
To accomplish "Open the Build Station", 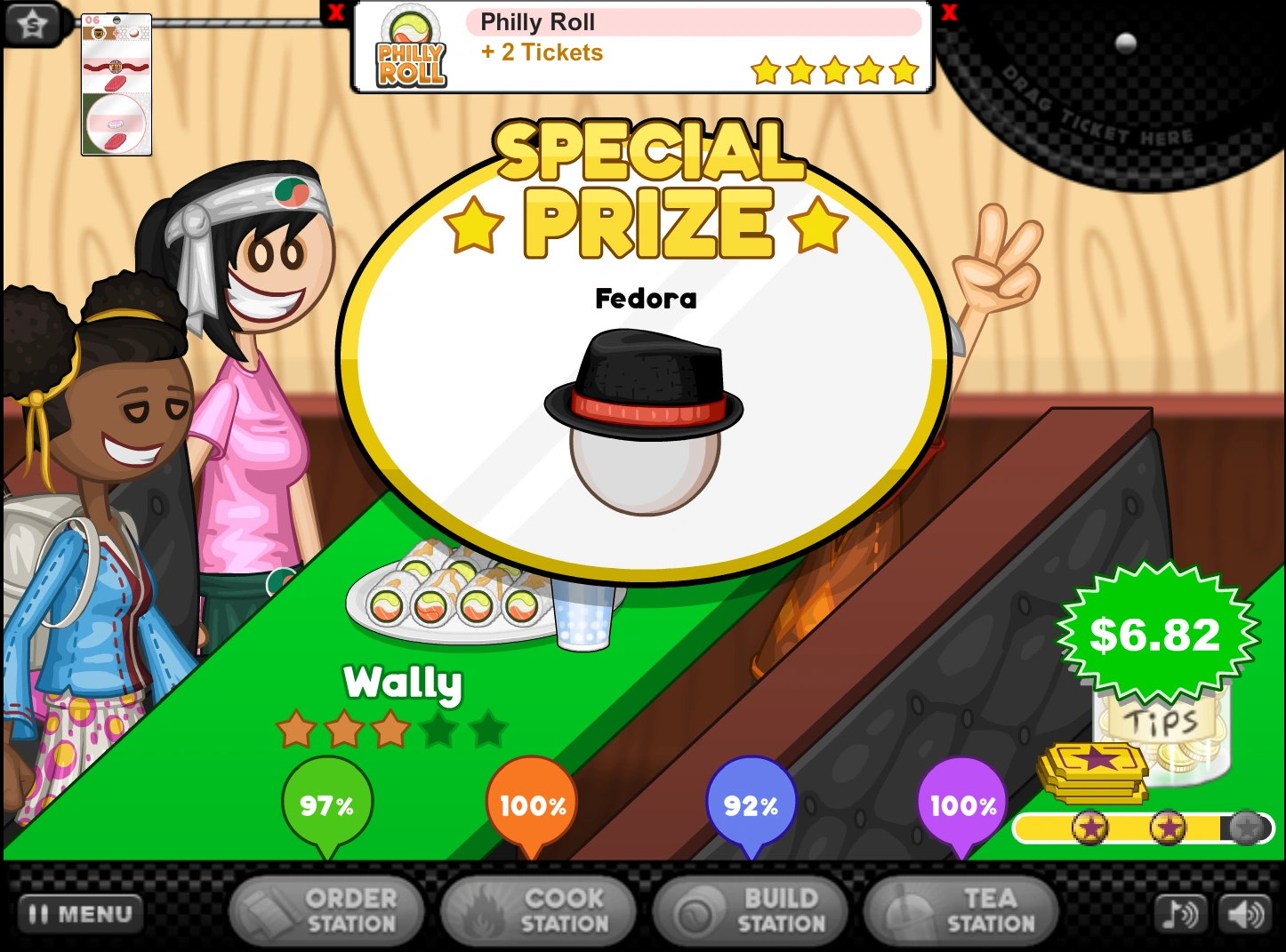I will tap(751, 911).
